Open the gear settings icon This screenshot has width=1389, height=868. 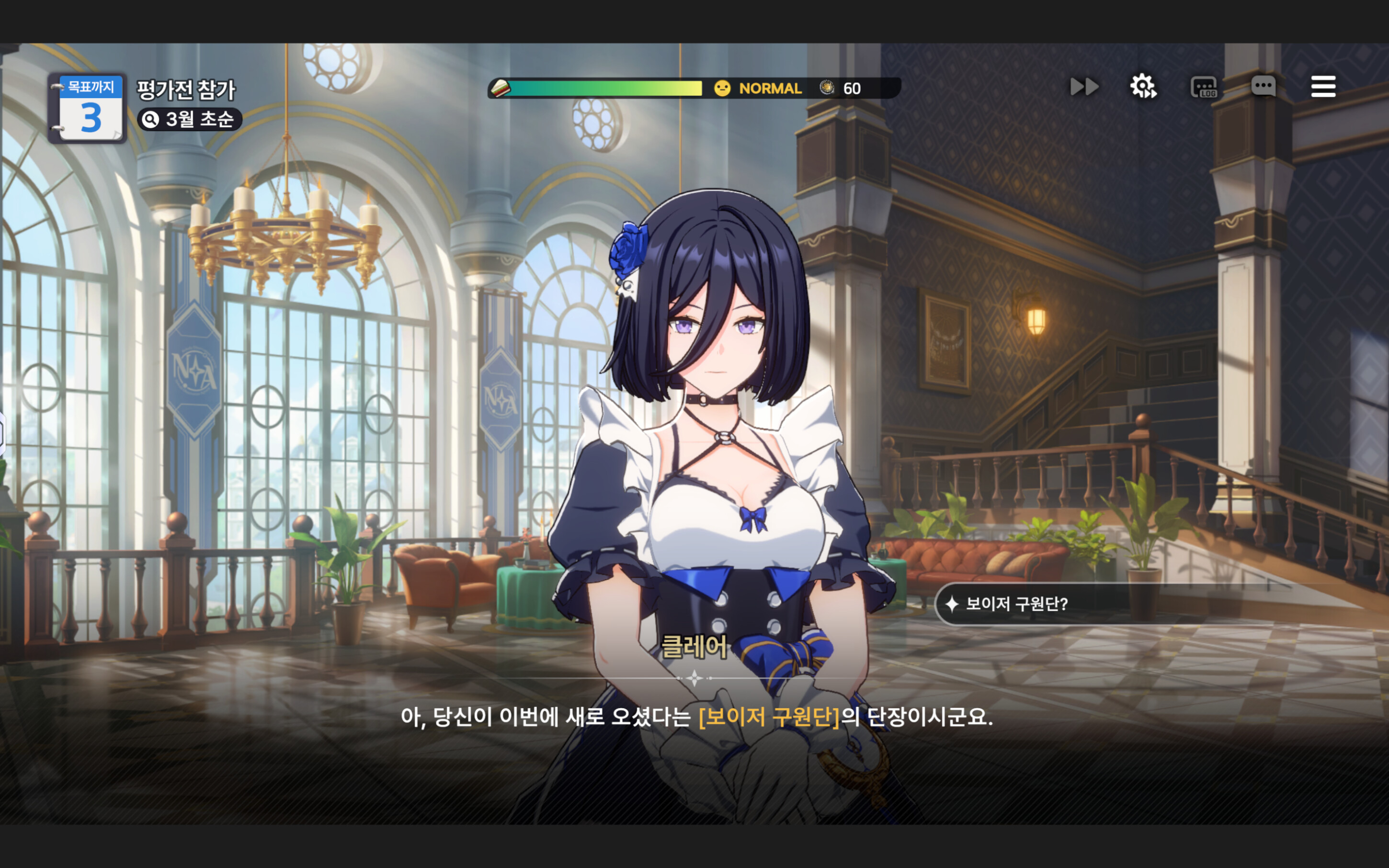point(1143,87)
